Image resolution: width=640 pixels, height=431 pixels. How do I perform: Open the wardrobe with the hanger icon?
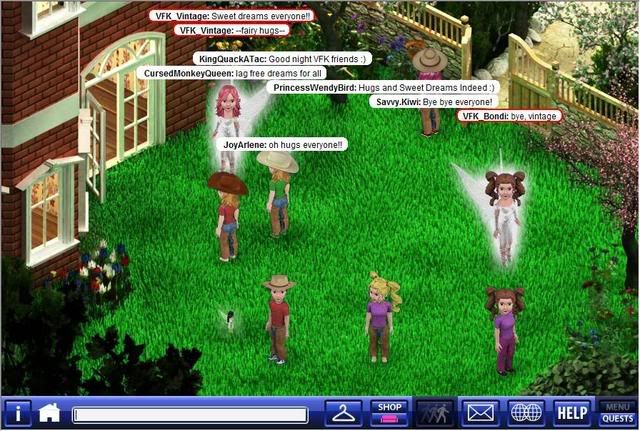(x=344, y=413)
